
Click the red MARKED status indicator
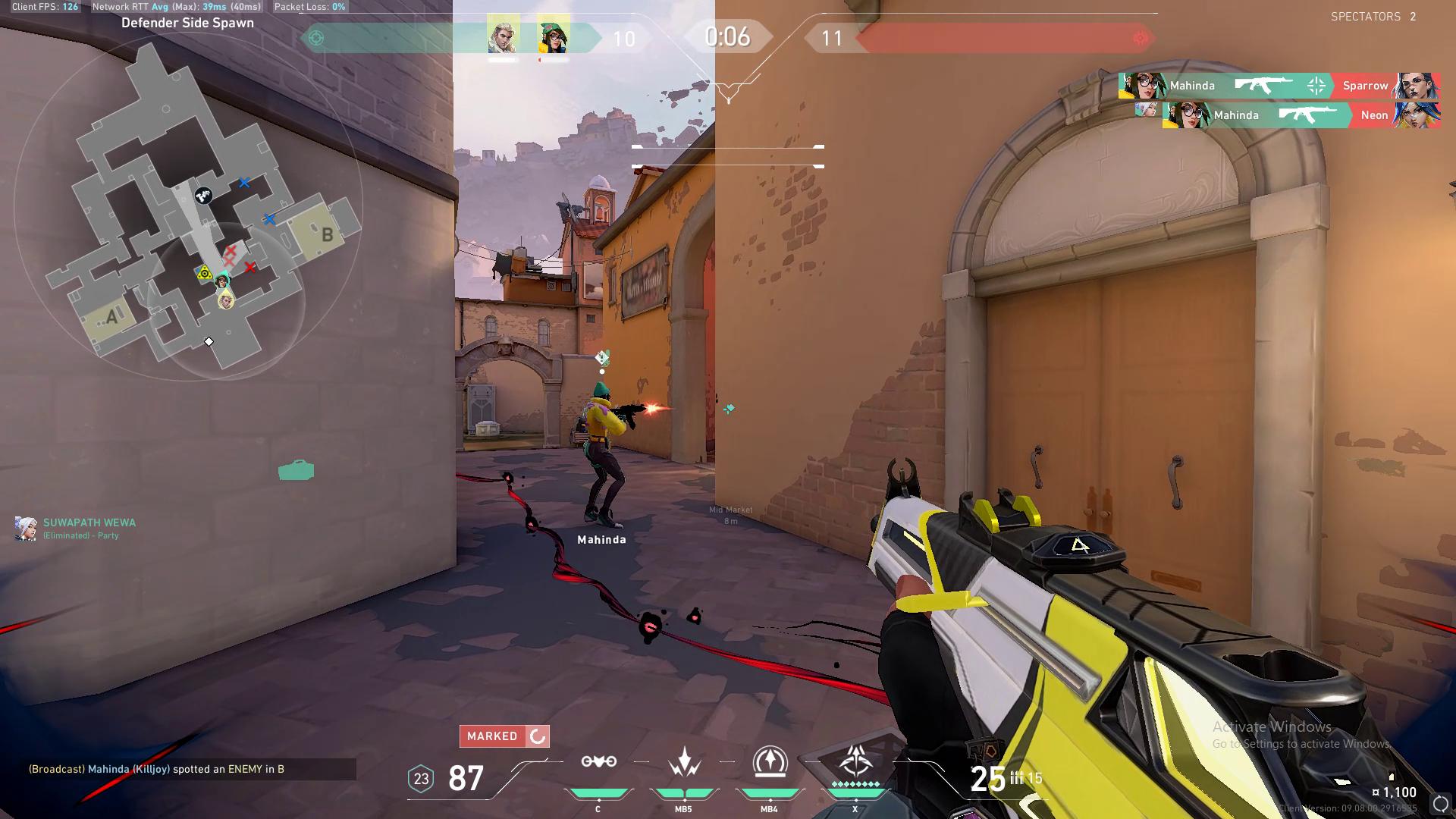click(x=504, y=736)
